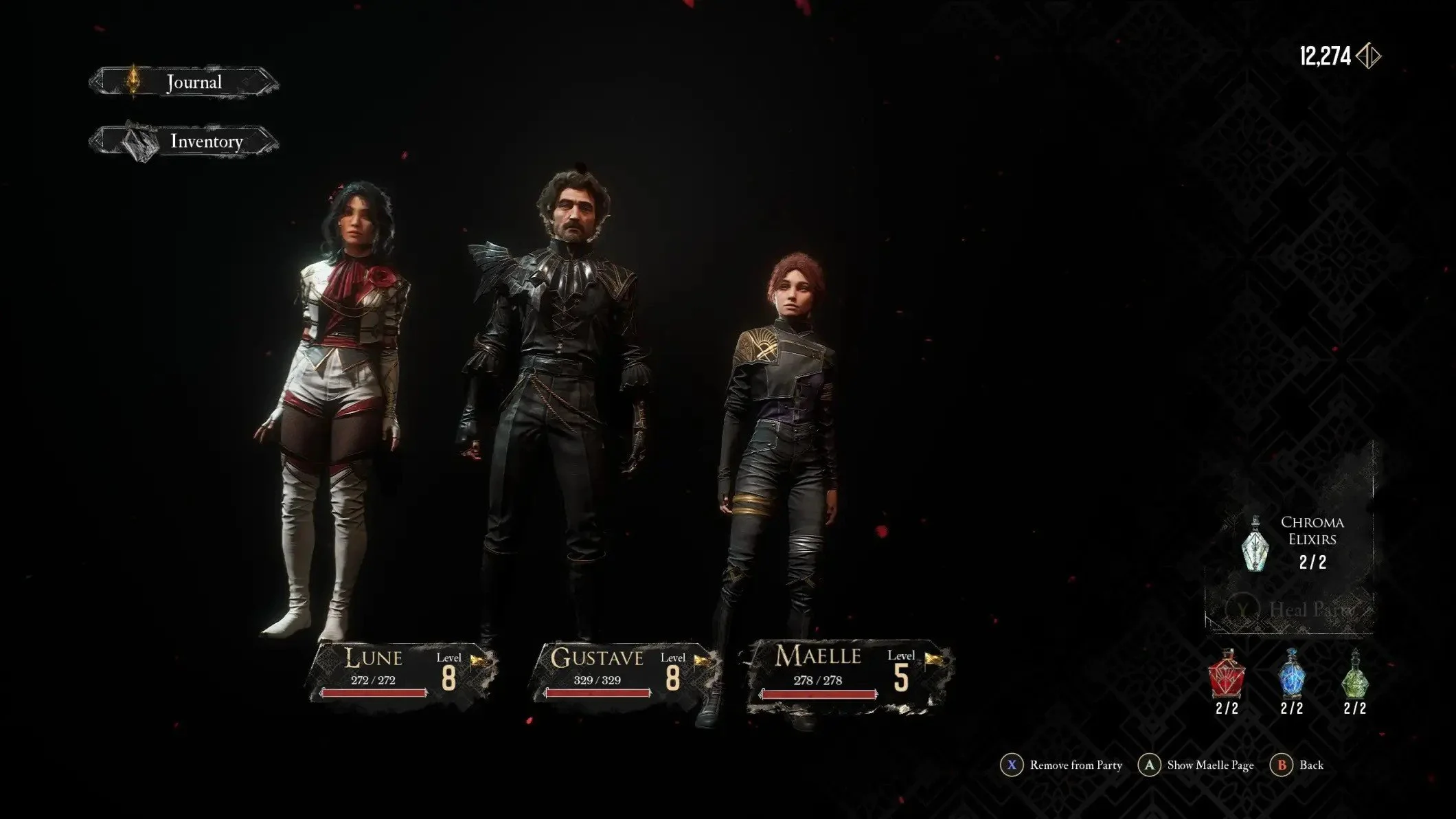Select the blue elixir potion

(x=1291, y=675)
